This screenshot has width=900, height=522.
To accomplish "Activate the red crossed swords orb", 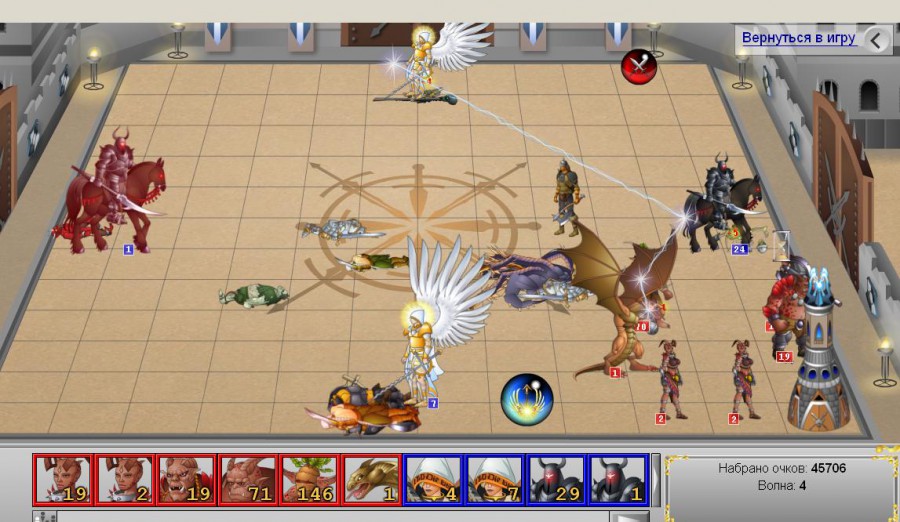I will tap(637, 66).
